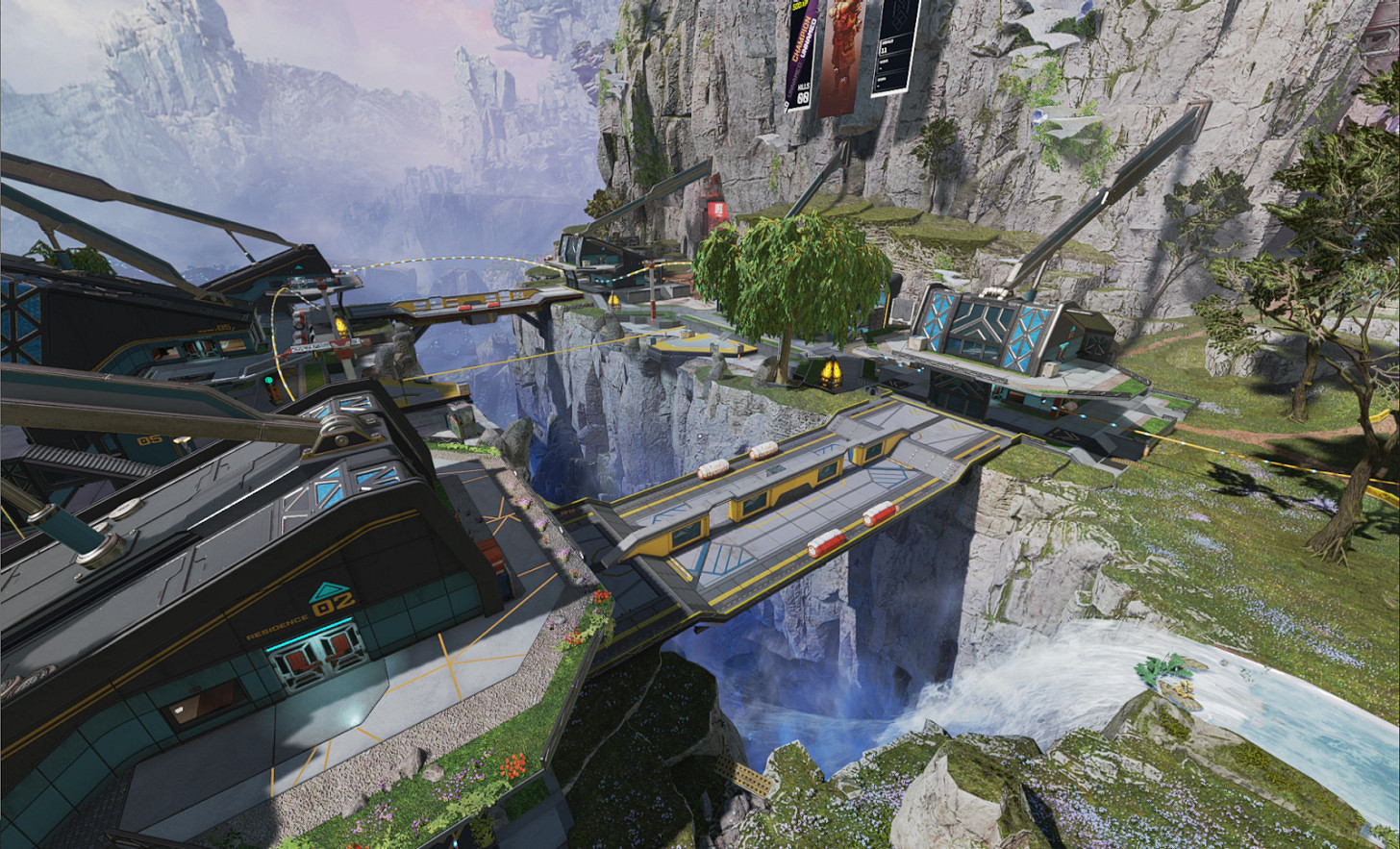Click the geometric crest on the right banner

click(900, 14)
